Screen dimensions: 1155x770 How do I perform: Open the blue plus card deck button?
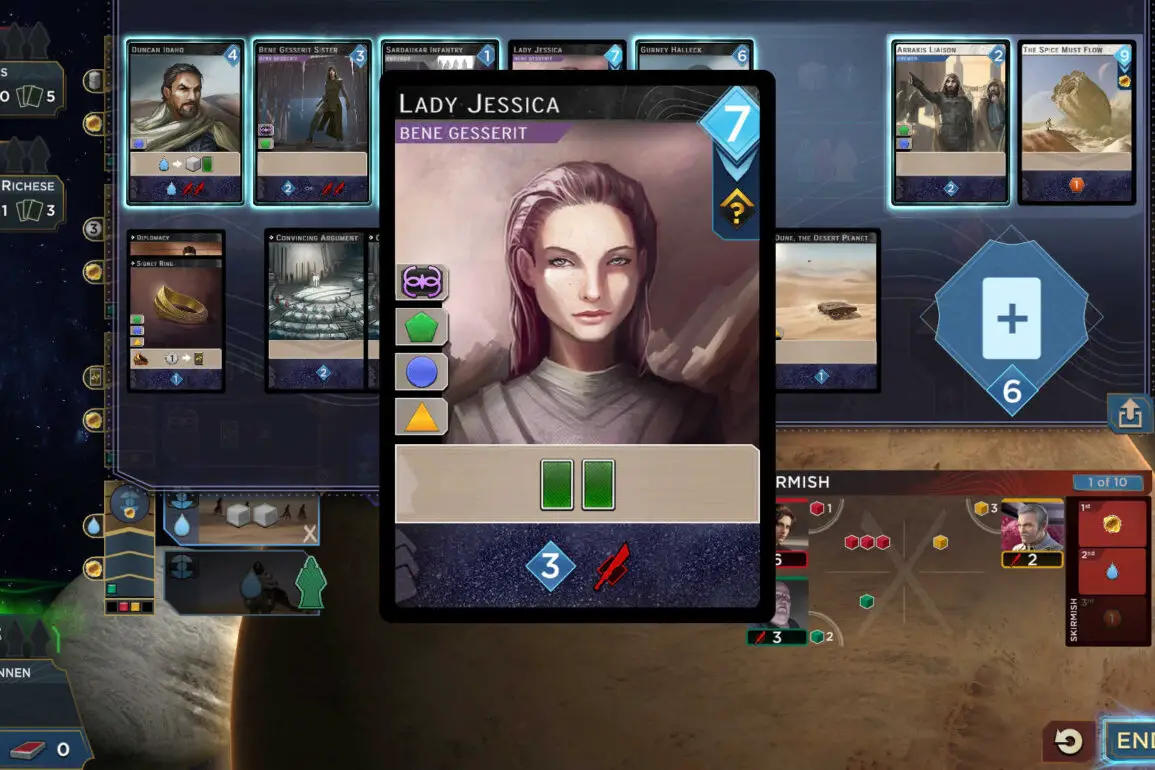[1012, 320]
